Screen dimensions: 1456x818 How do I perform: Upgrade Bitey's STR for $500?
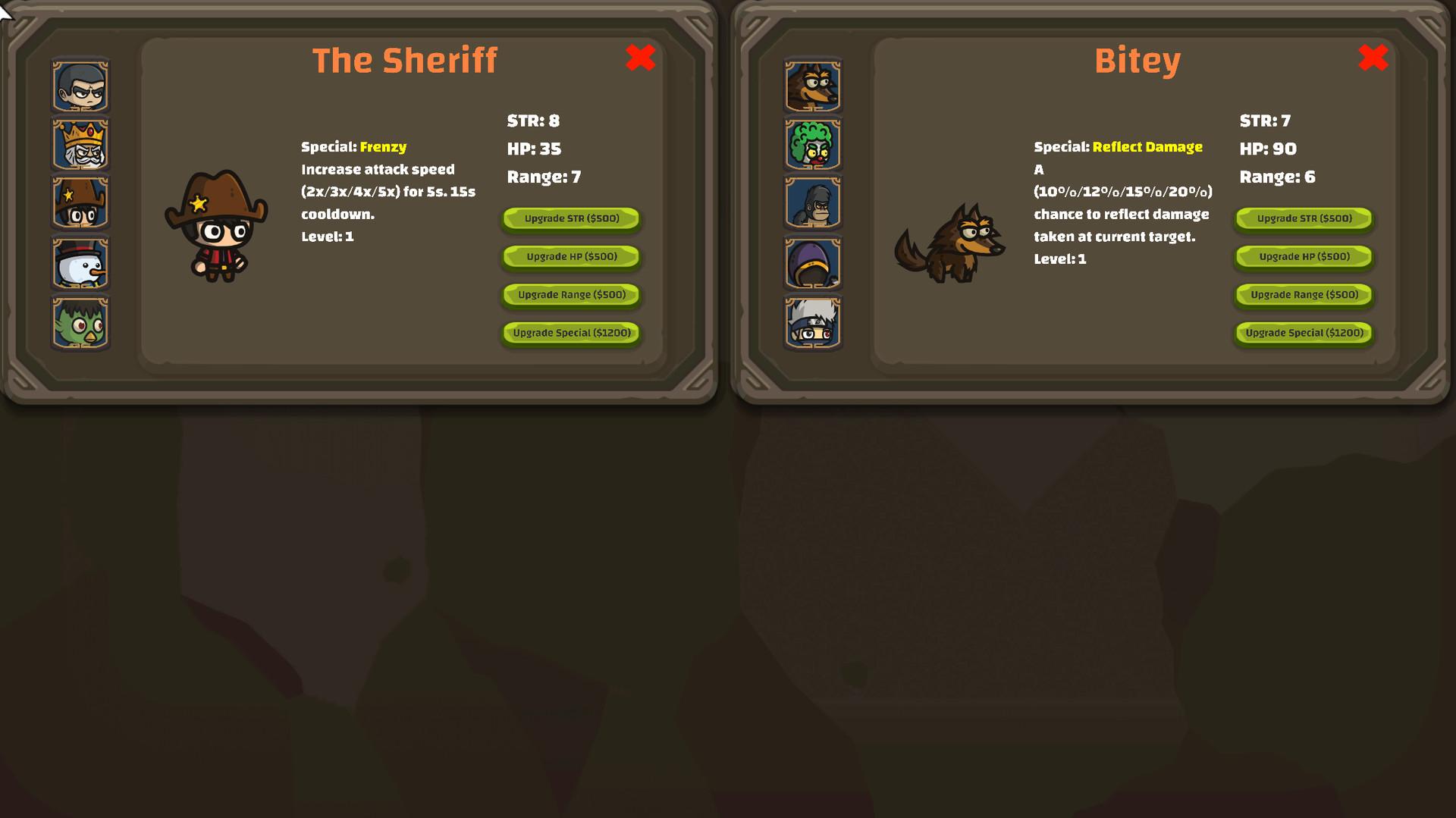tap(1303, 219)
